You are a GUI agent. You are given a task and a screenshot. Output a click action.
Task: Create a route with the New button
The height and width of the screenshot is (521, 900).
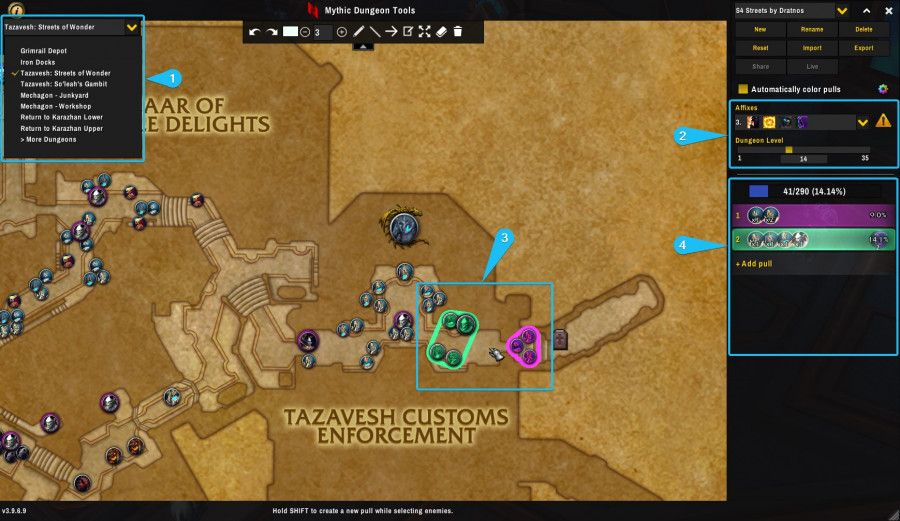761,30
